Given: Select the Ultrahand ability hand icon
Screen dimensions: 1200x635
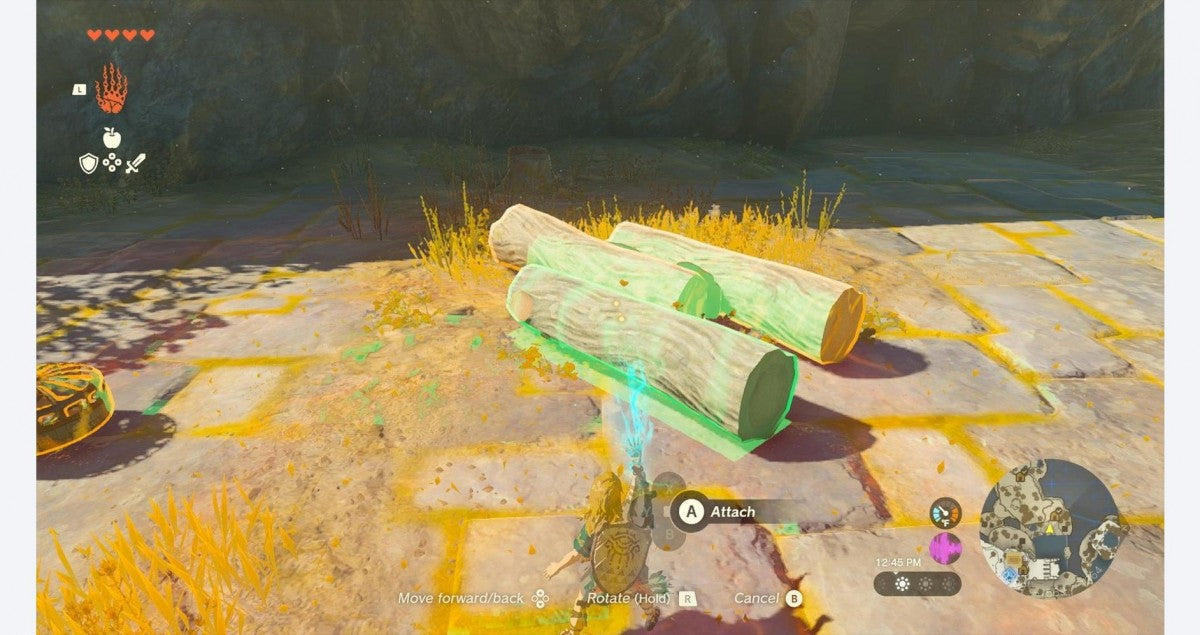Looking at the screenshot, I should pyautogui.click(x=111, y=89).
